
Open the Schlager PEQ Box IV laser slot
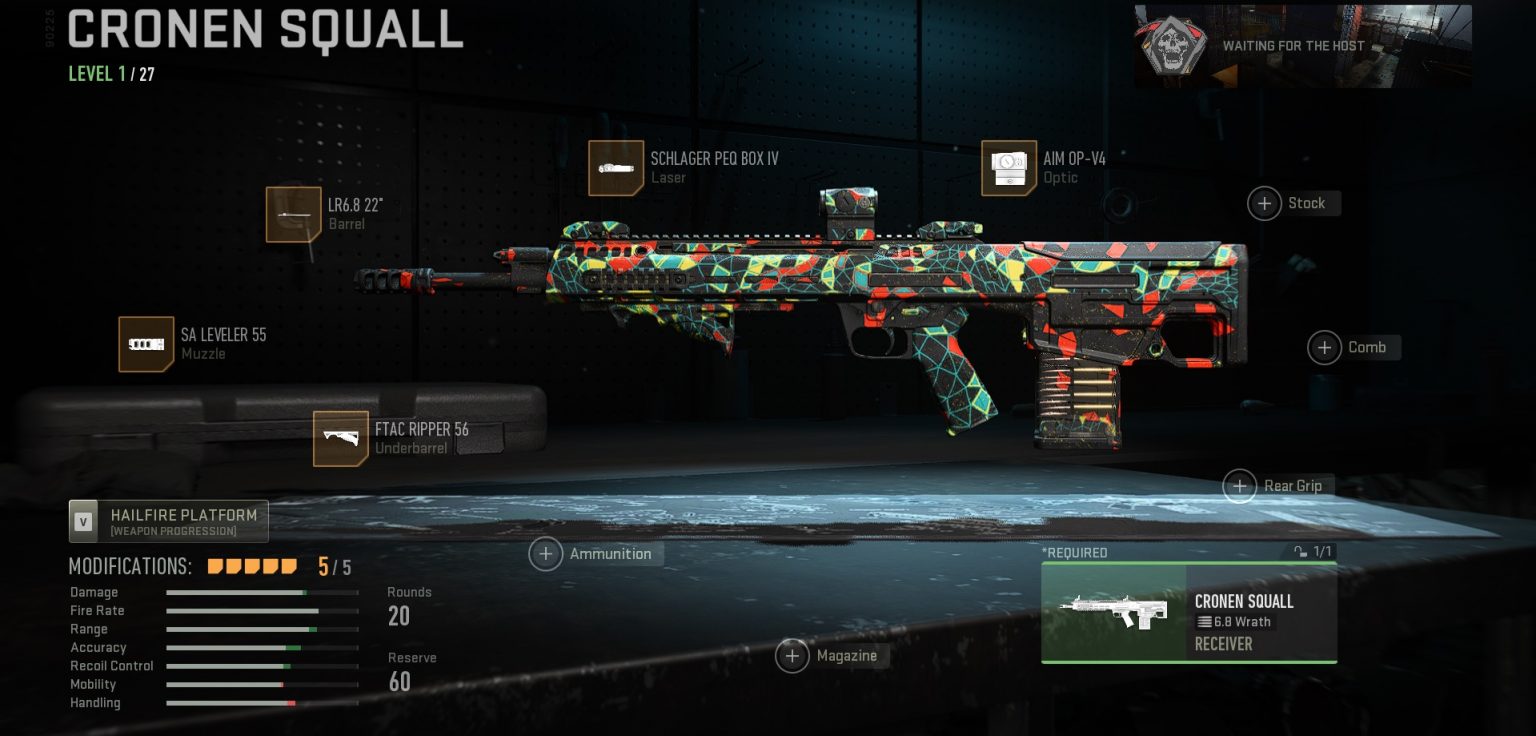click(616, 168)
